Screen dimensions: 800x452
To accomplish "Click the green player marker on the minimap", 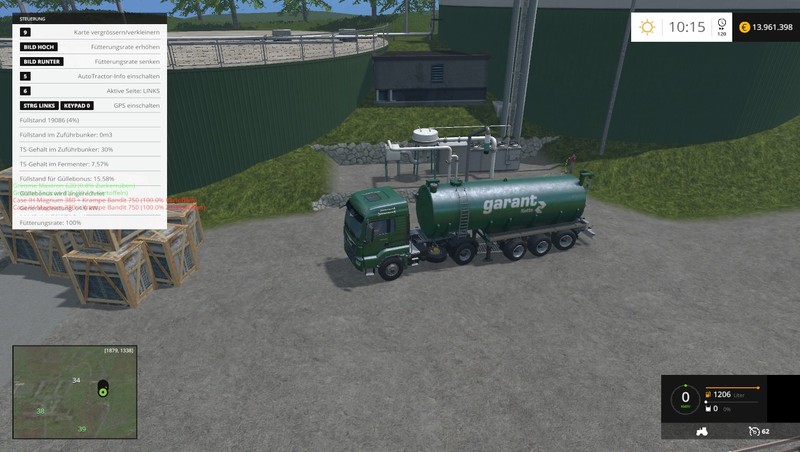I will click(x=102, y=391).
